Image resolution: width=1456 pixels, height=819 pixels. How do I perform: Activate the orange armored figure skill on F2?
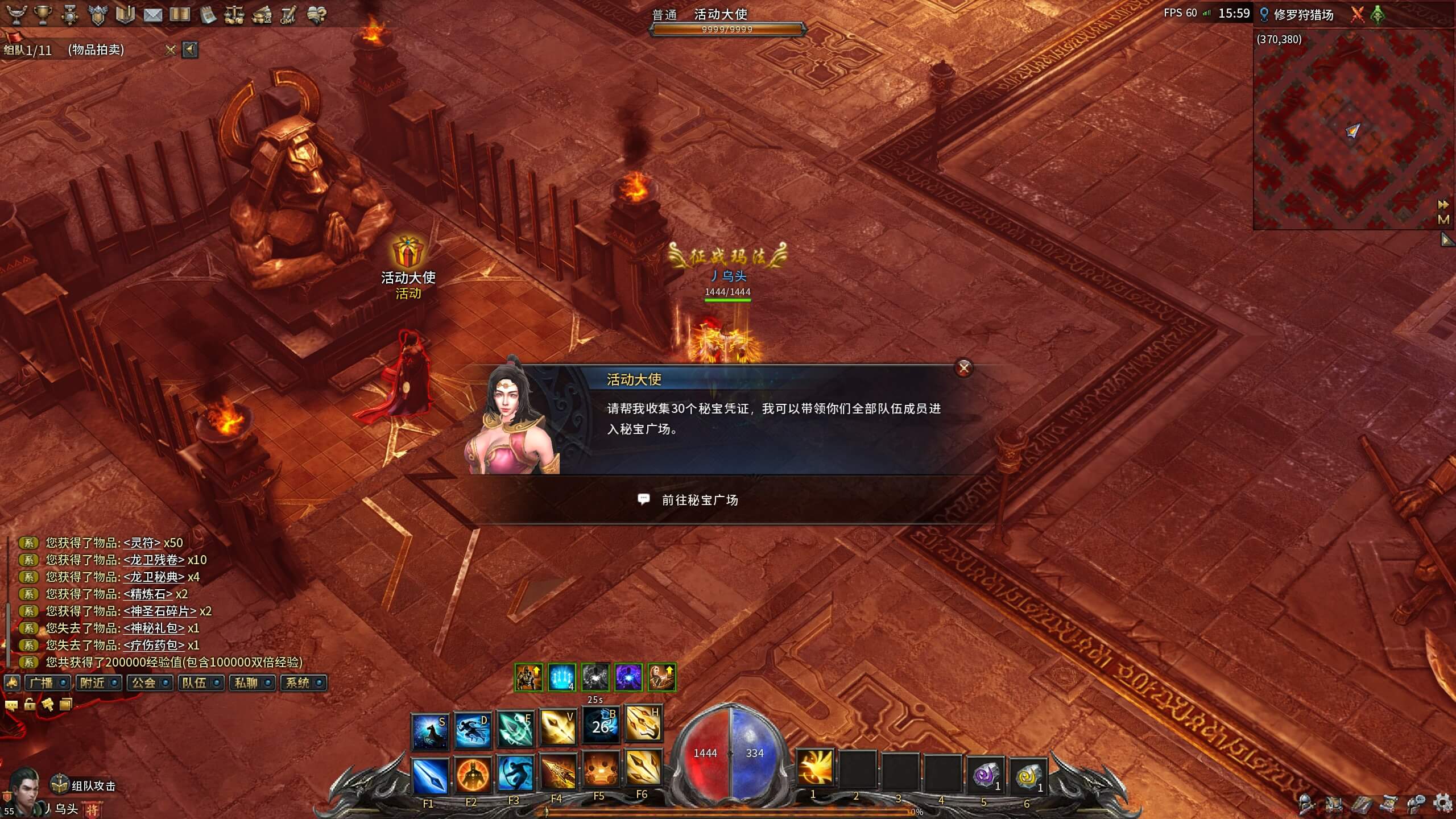point(472,775)
